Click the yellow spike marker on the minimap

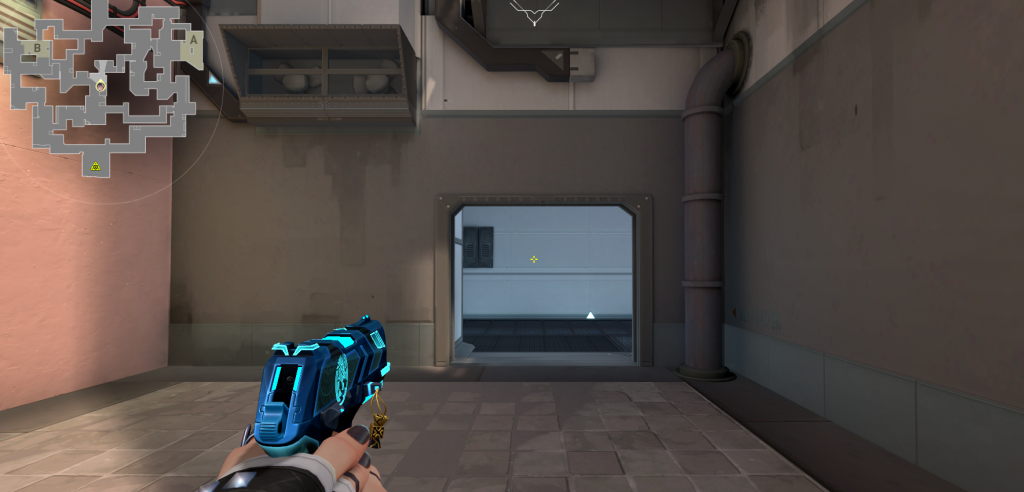96,165
